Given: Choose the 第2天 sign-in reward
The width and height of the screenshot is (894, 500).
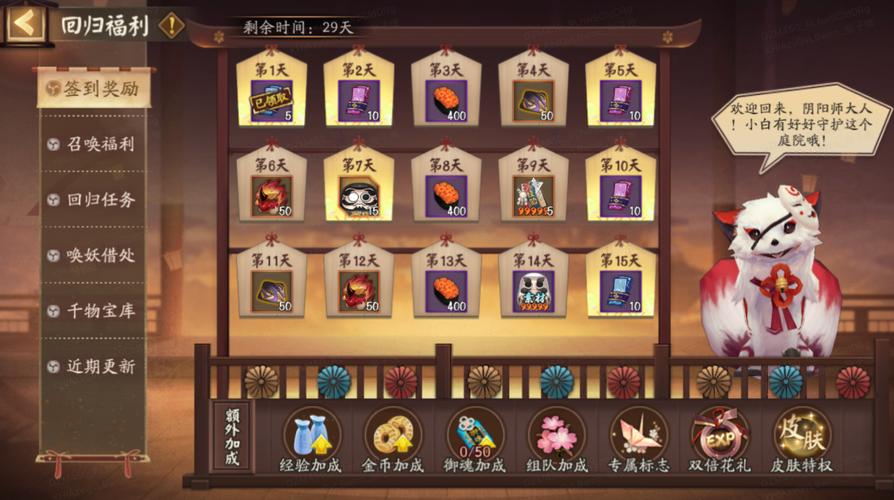Looking at the screenshot, I should point(358,93).
